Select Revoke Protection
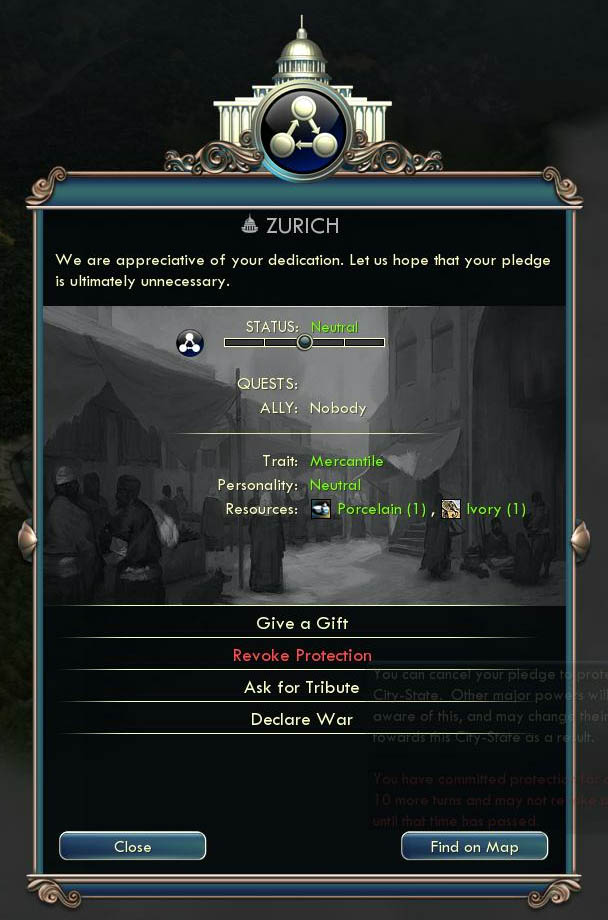The height and width of the screenshot is (920, 608). click(x=302, y=655)
